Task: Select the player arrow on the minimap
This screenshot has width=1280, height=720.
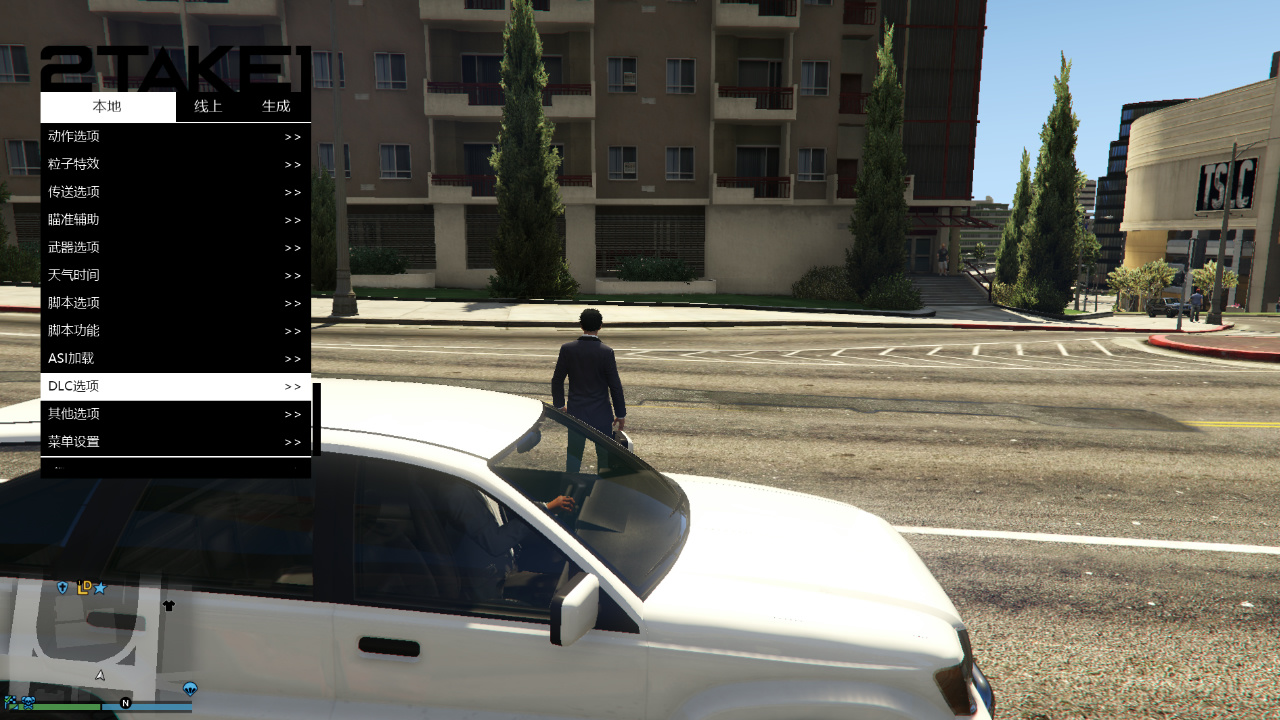Action: (x=100, y=674)
